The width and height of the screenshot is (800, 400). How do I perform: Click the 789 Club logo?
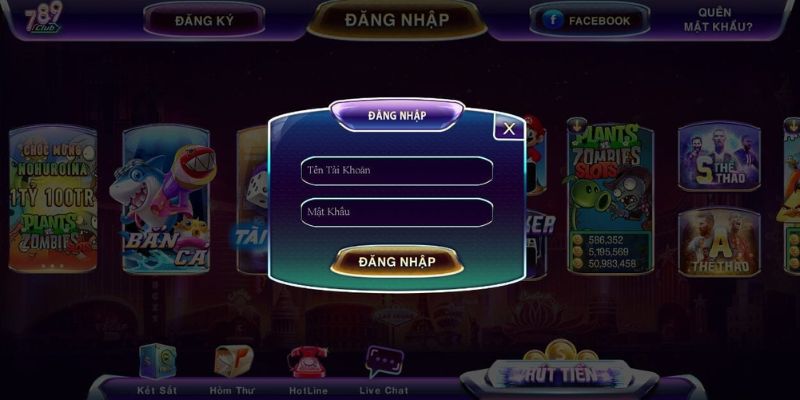click(x=44, y=18)
